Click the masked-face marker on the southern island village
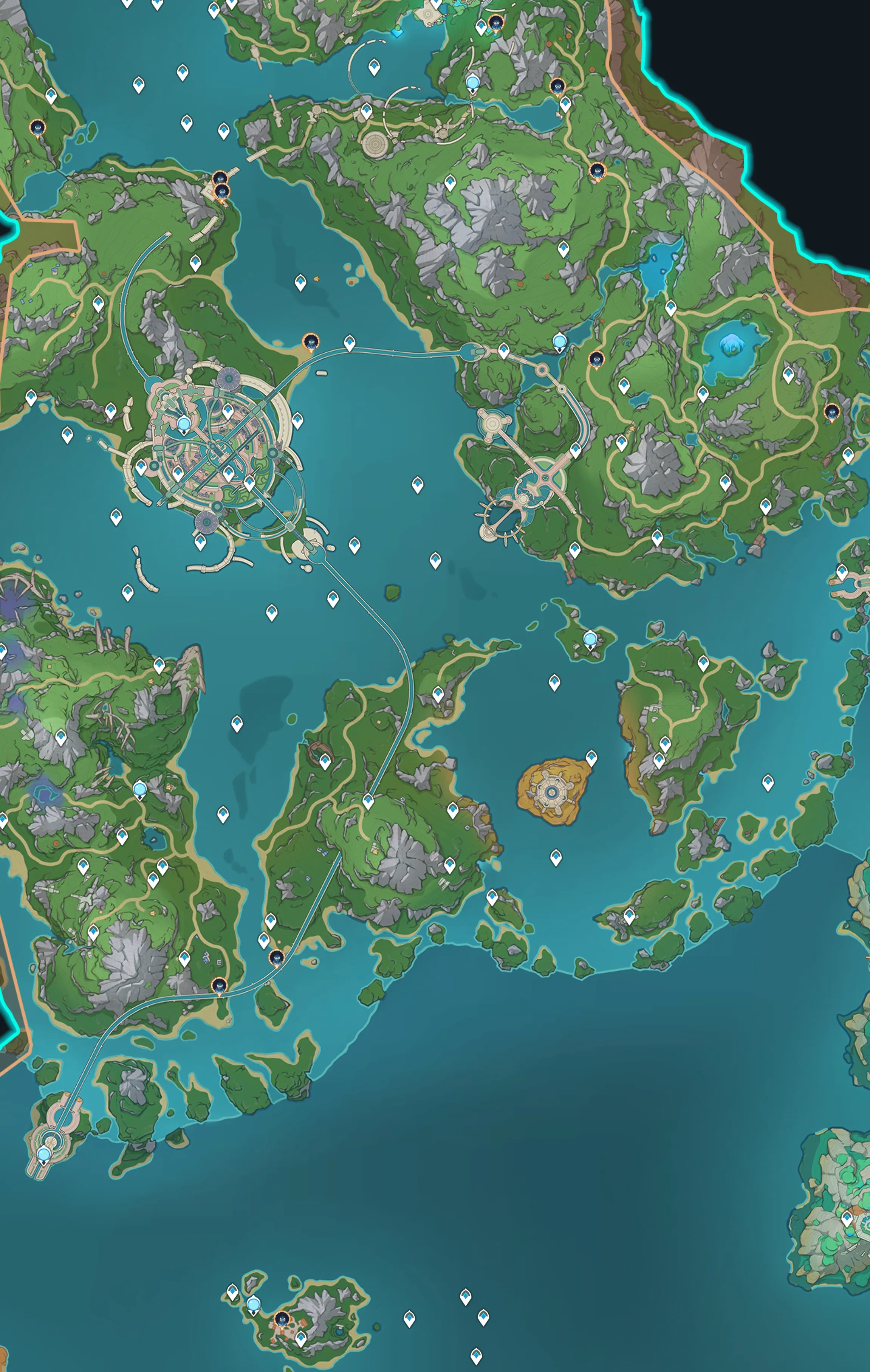 (x=282, y=1318)
